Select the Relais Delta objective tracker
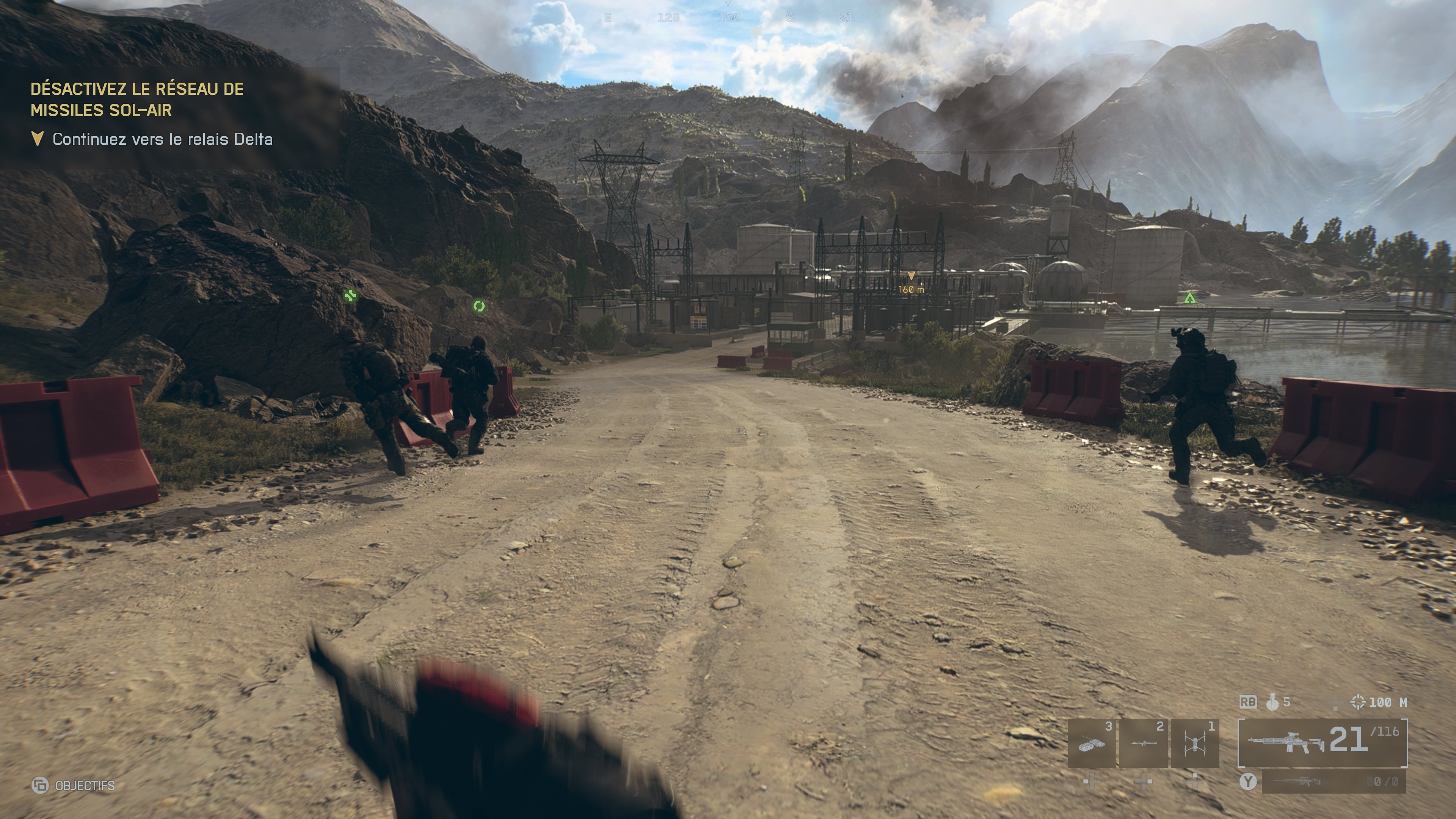The image size is (1456, 819). tap(152, 139)
